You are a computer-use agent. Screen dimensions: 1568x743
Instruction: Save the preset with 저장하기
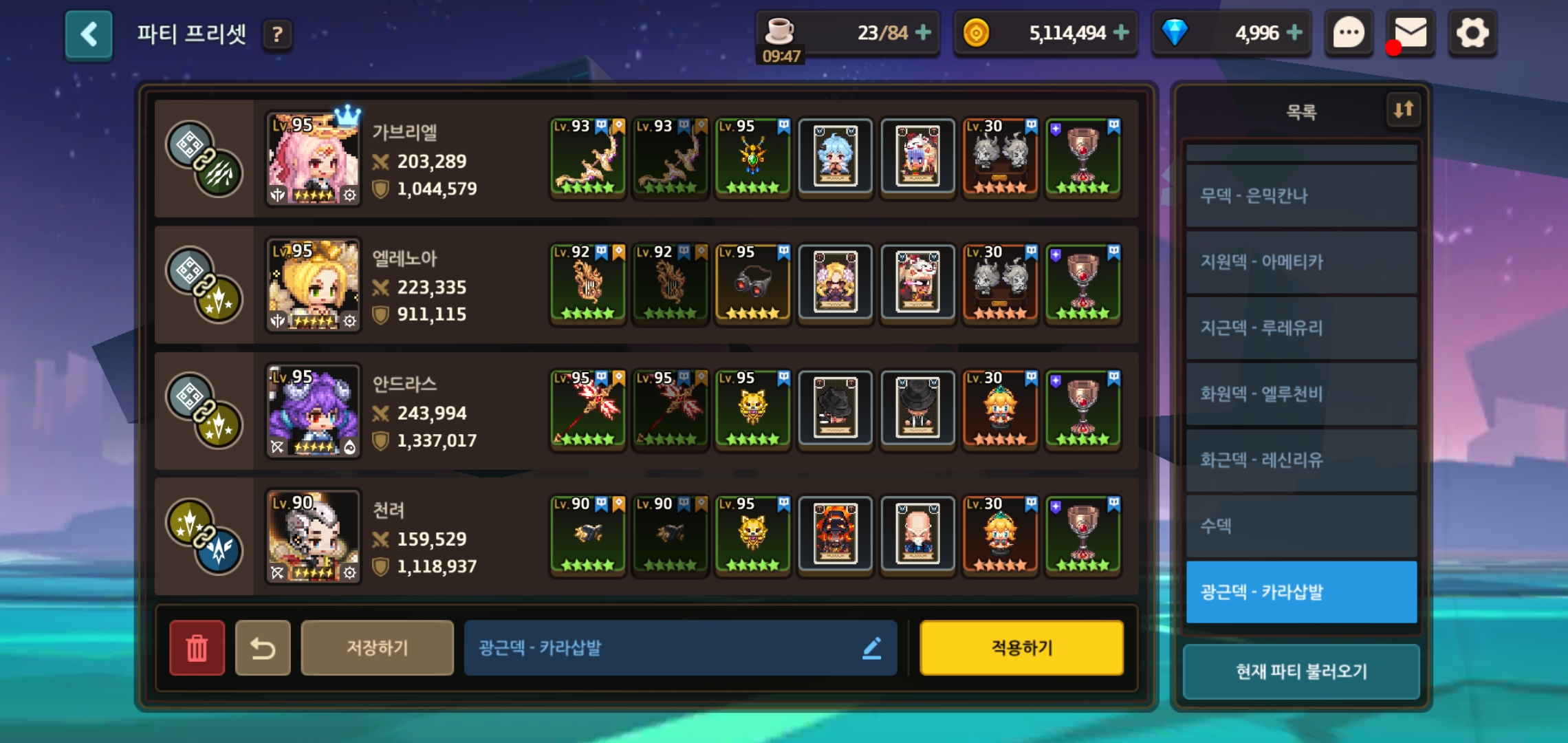(377, 647)
